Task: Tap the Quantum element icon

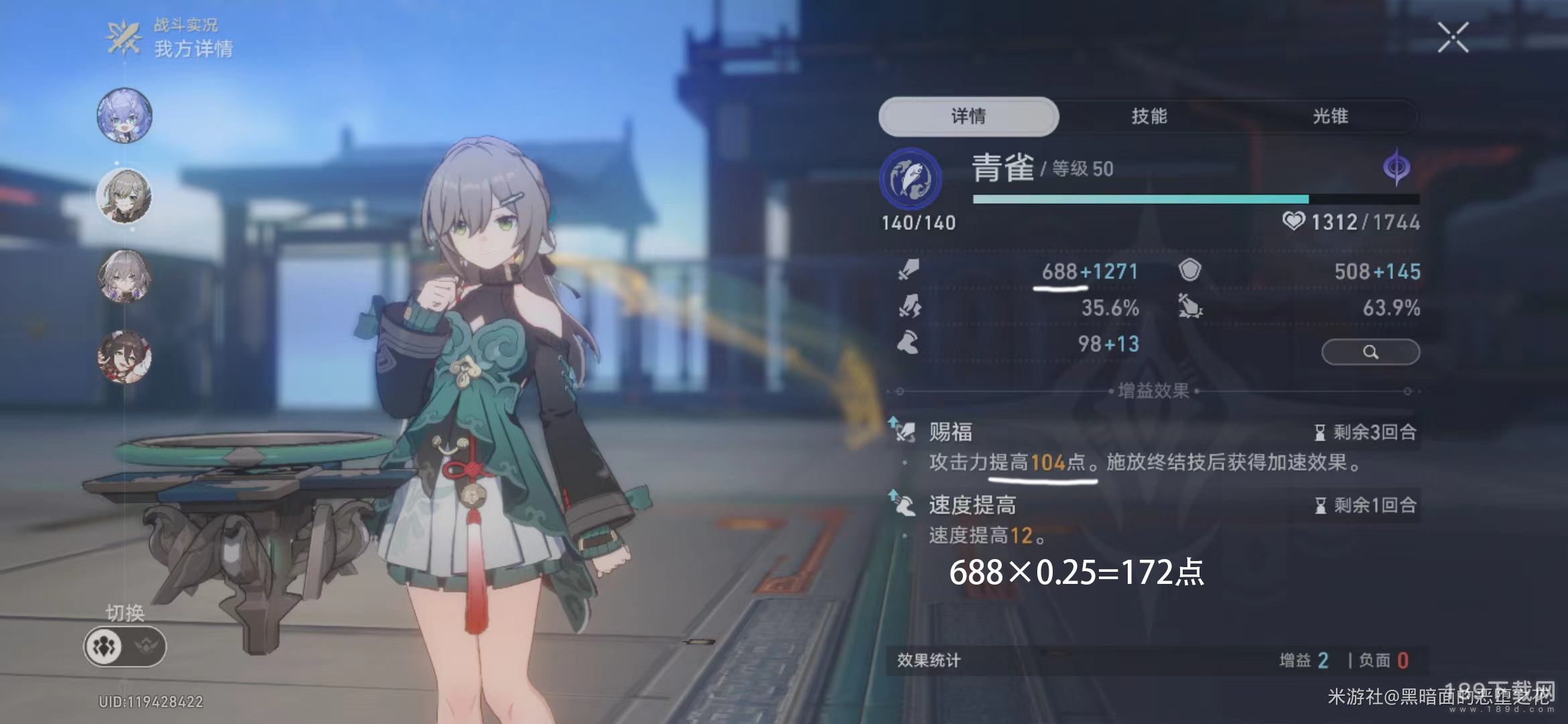Action: tap(1396, 167)
